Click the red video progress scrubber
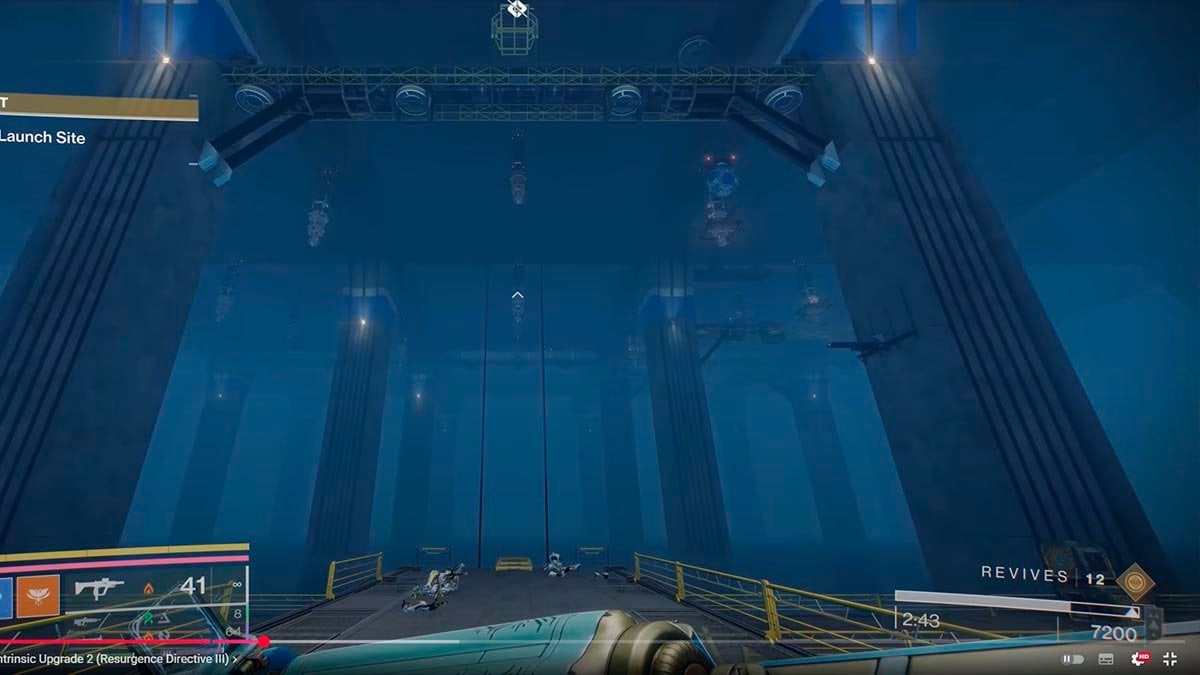Image resolution: width=1200 pixels, height=675 pixels. coord(263,642)
